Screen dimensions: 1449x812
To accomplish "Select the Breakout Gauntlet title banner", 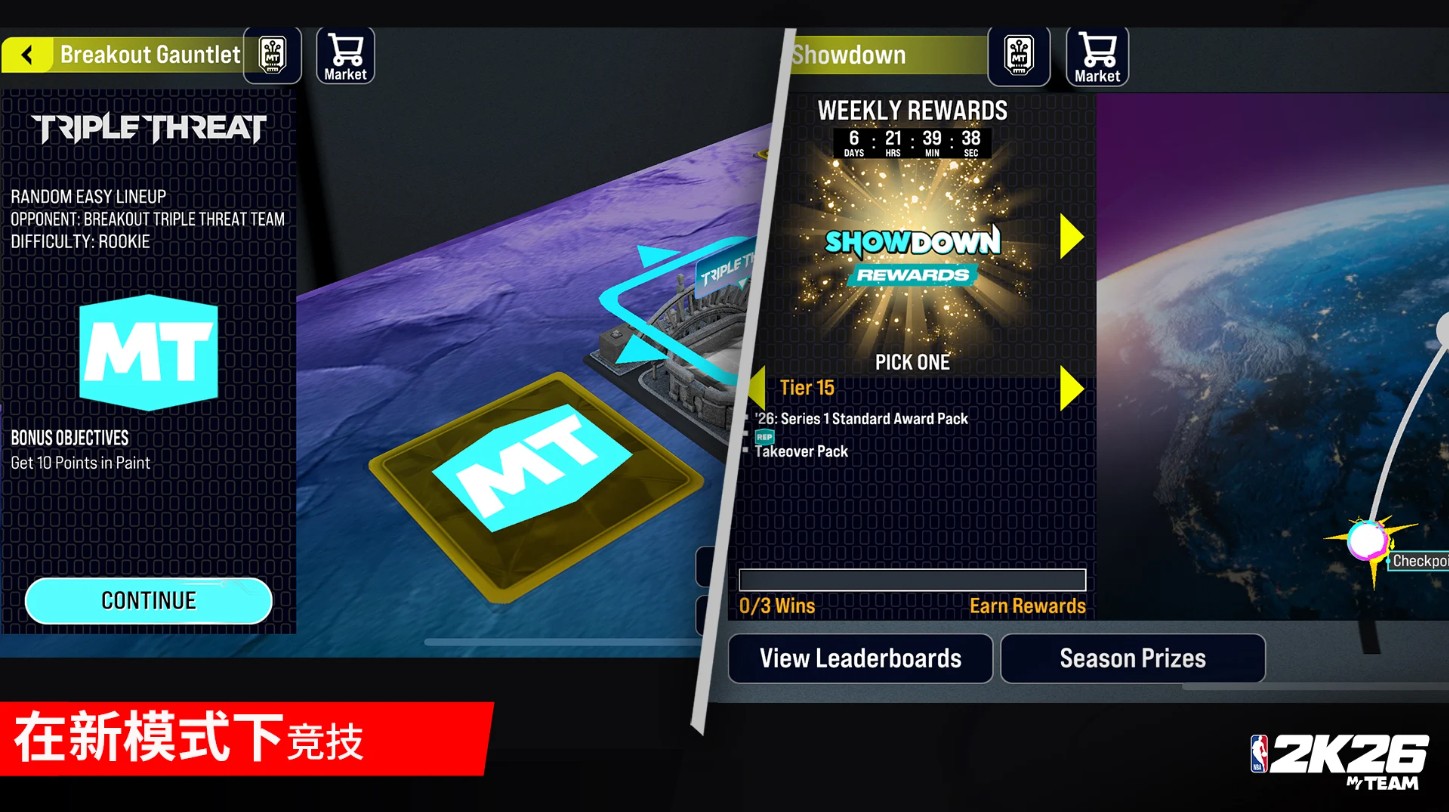I will click(x=150, y=54).
